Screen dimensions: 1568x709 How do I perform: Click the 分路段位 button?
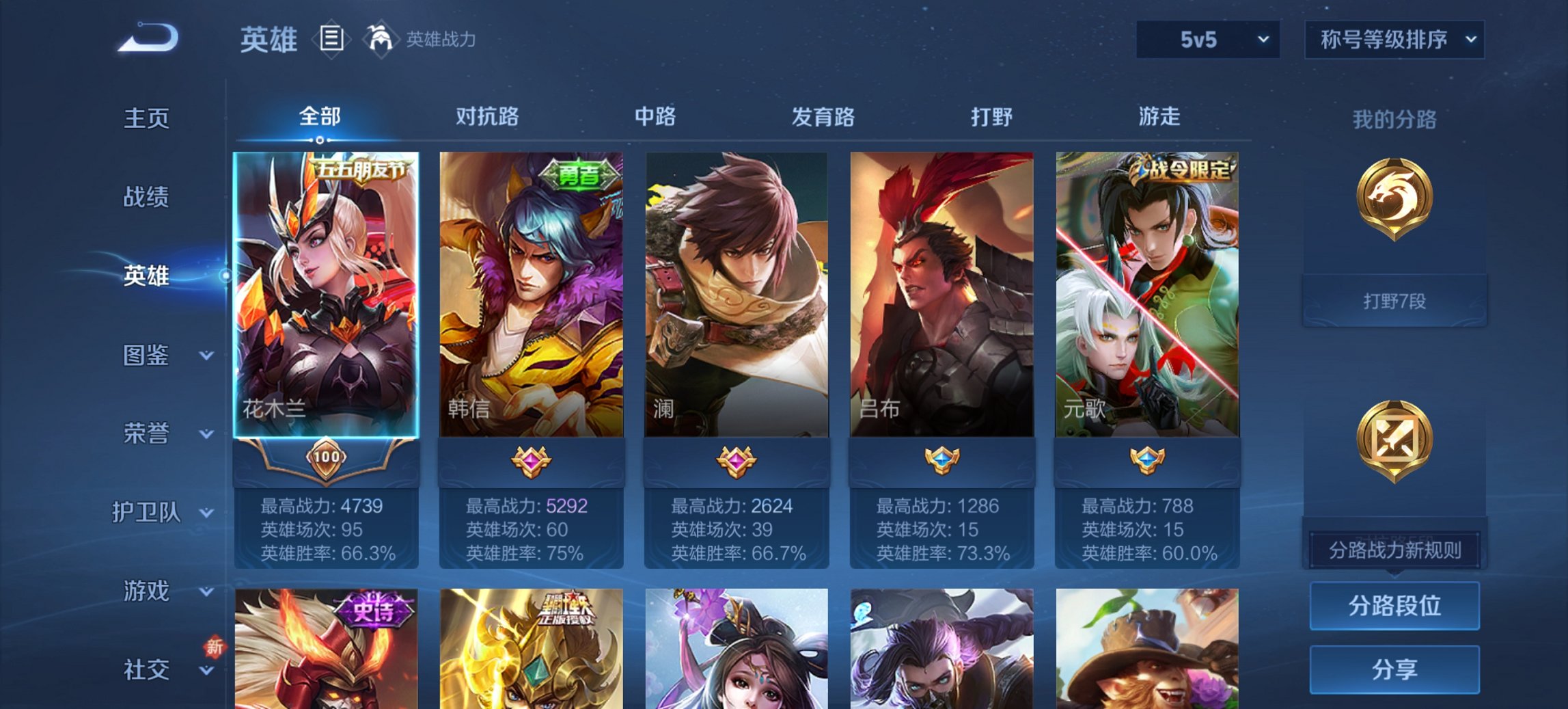[x=1394, y=606]
